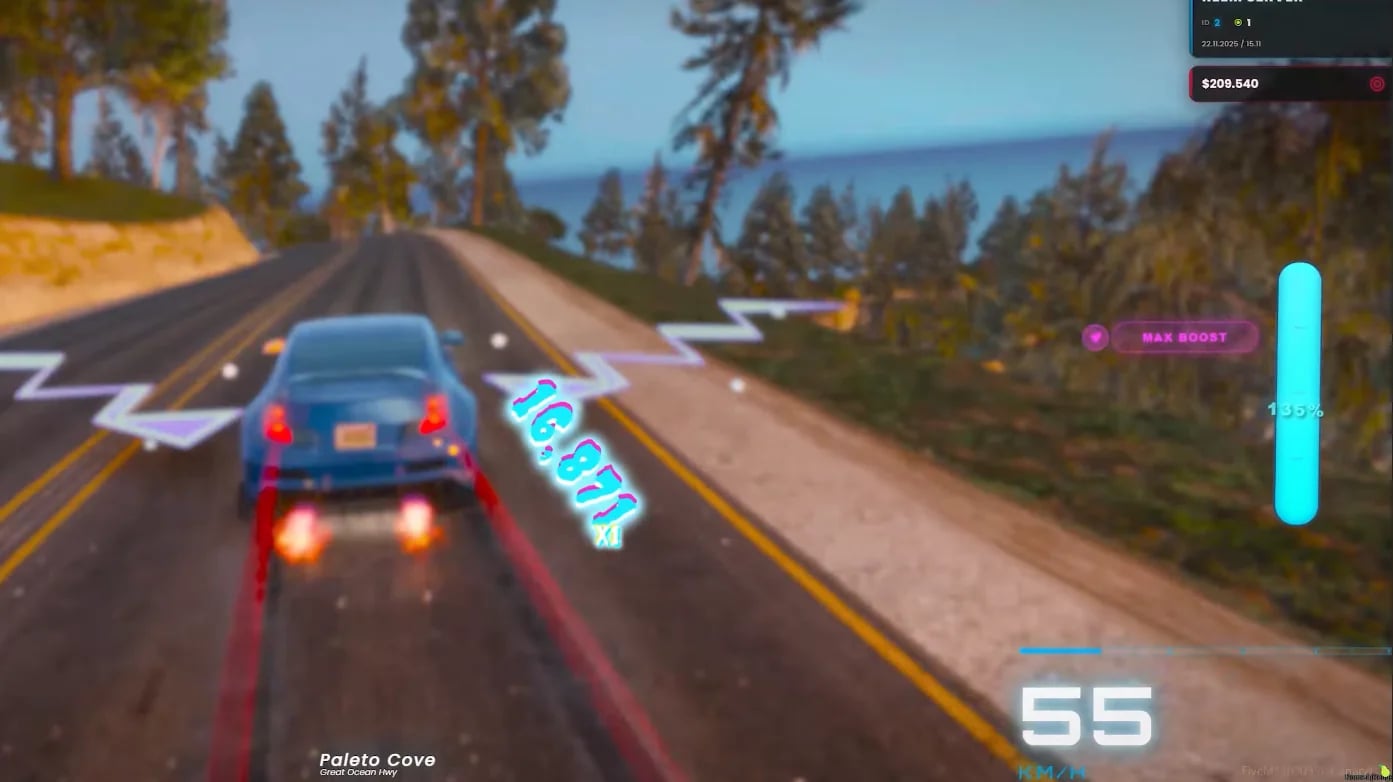Click the cyan vertical boost bar
The width and height of the screenshot is (1393, 782).
point(1298,392)
